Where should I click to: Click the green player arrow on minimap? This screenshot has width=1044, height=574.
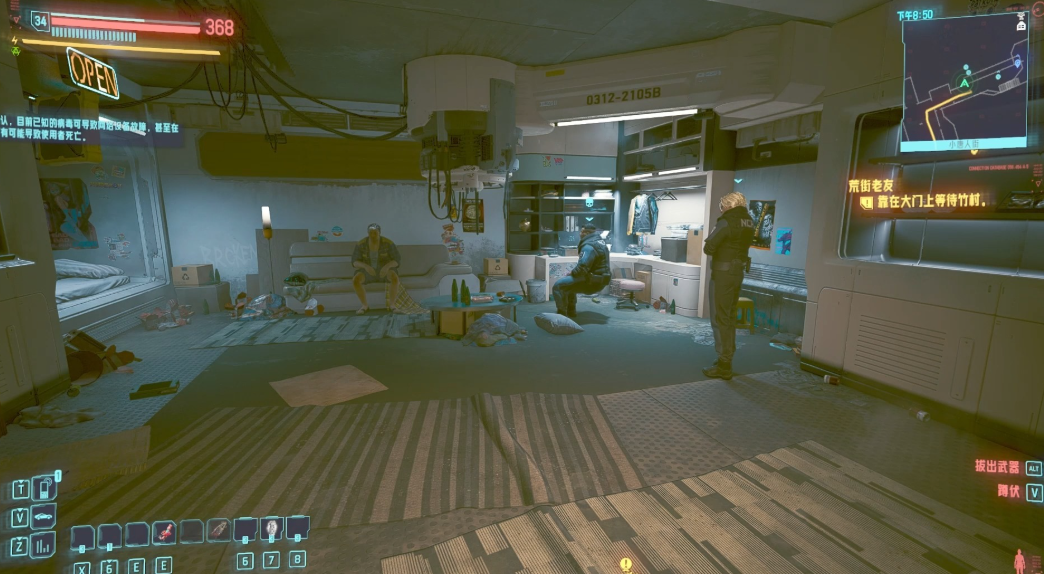tap(965, 84)
